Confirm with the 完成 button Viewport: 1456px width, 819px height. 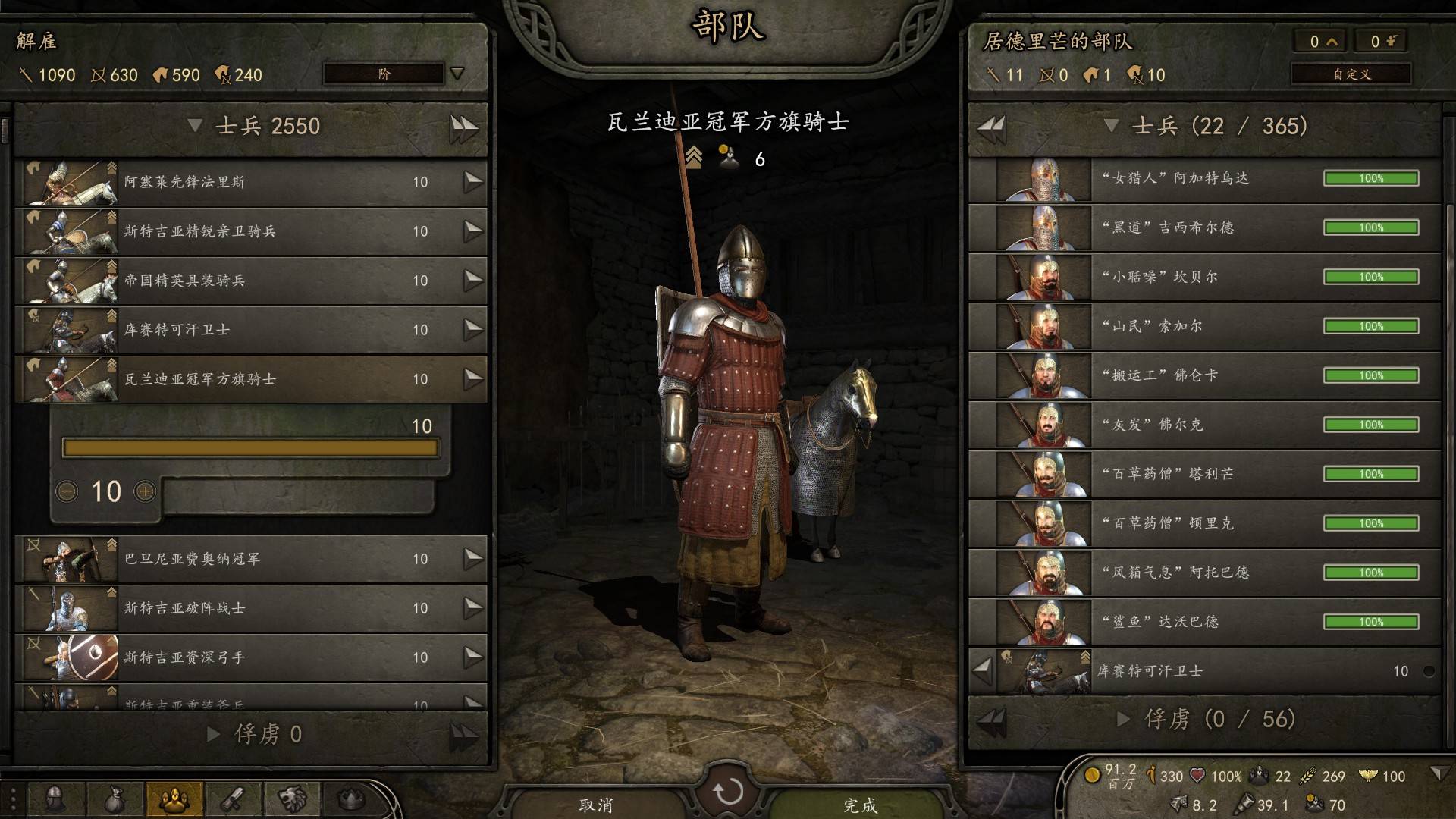(x=860, y=805)
